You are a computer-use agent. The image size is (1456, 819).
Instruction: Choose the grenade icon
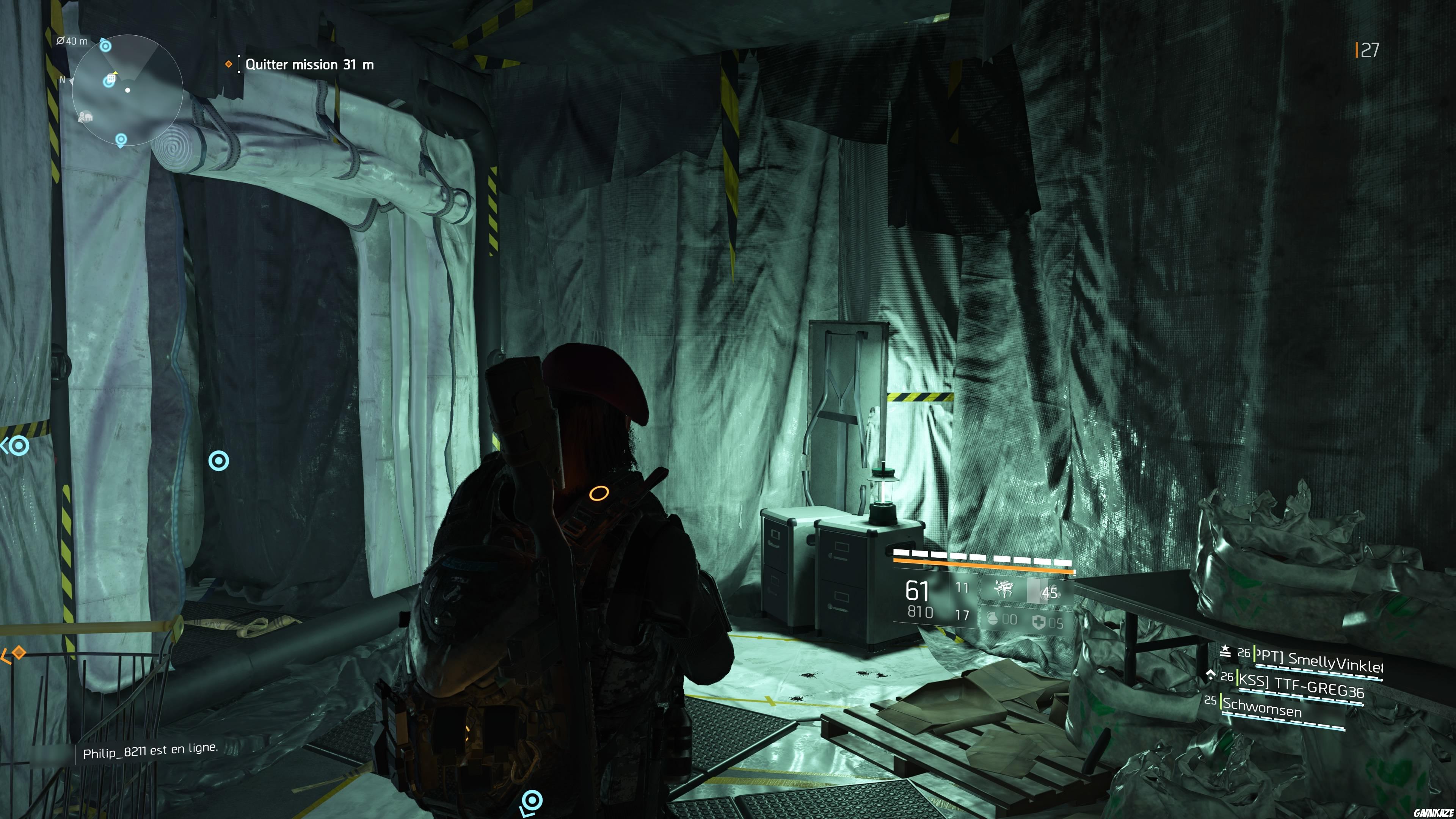[993, 619]
